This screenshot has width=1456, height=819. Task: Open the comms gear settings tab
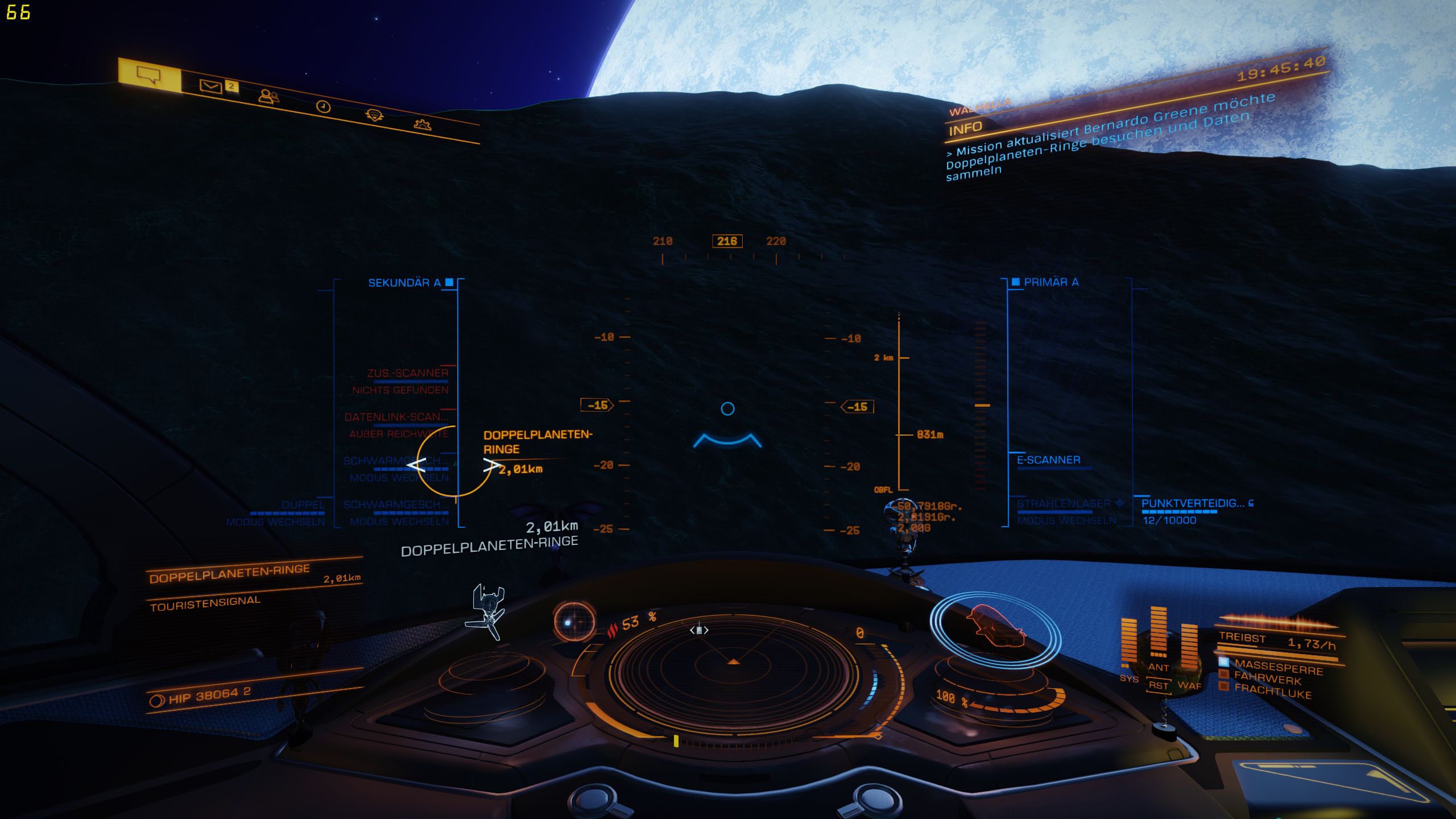423,125
